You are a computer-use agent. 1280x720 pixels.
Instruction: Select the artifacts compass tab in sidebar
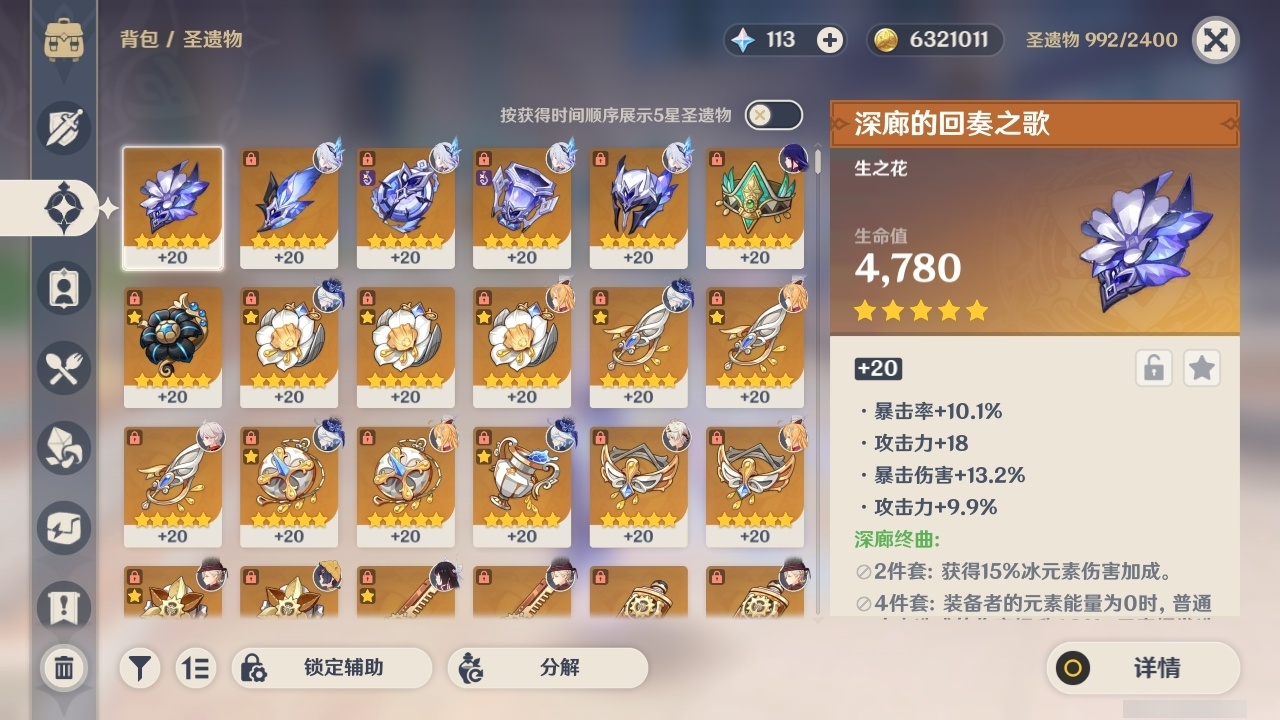point(65,208)
